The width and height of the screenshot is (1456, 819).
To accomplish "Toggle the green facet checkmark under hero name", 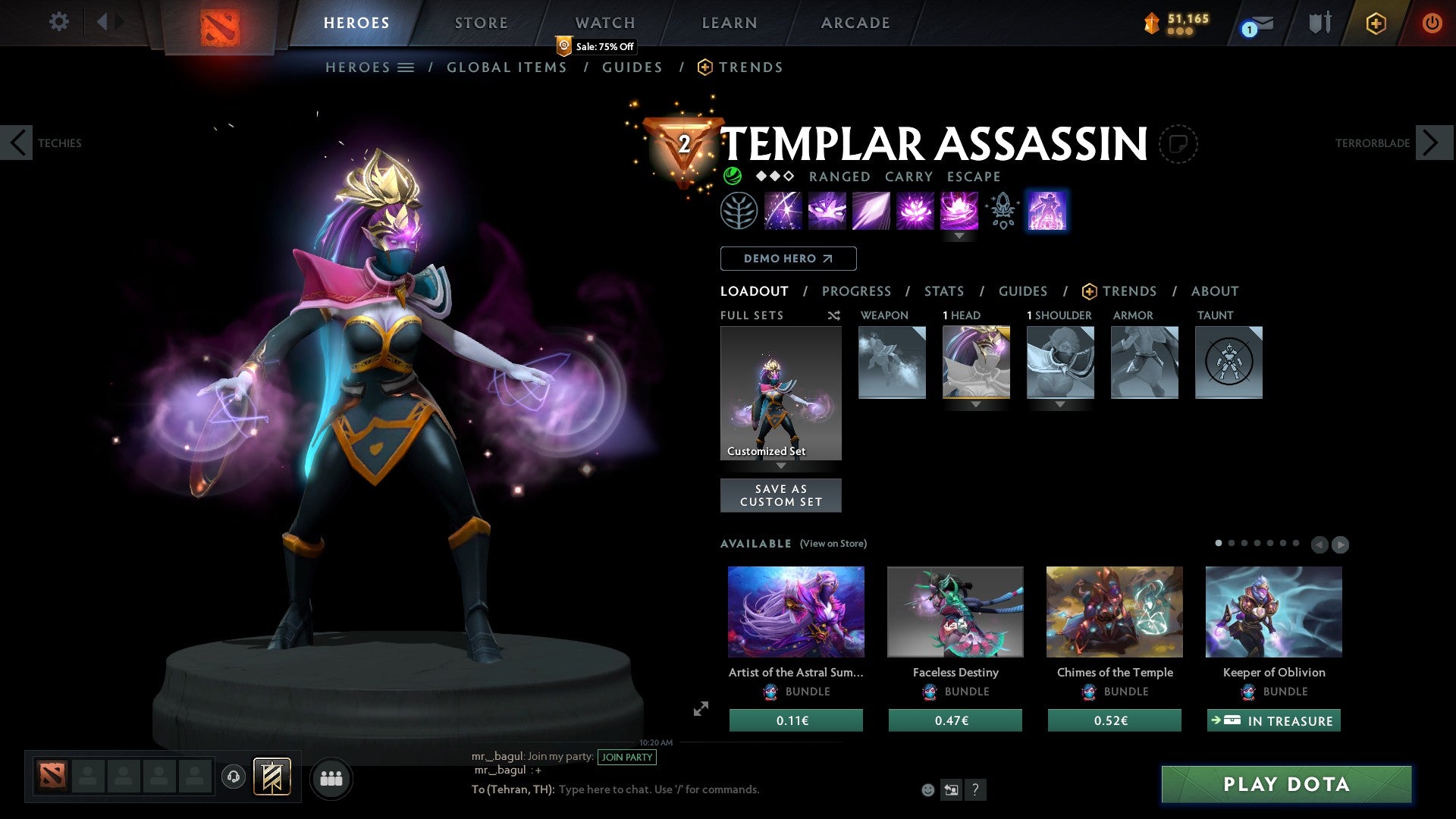I will [x=732, y=176].
